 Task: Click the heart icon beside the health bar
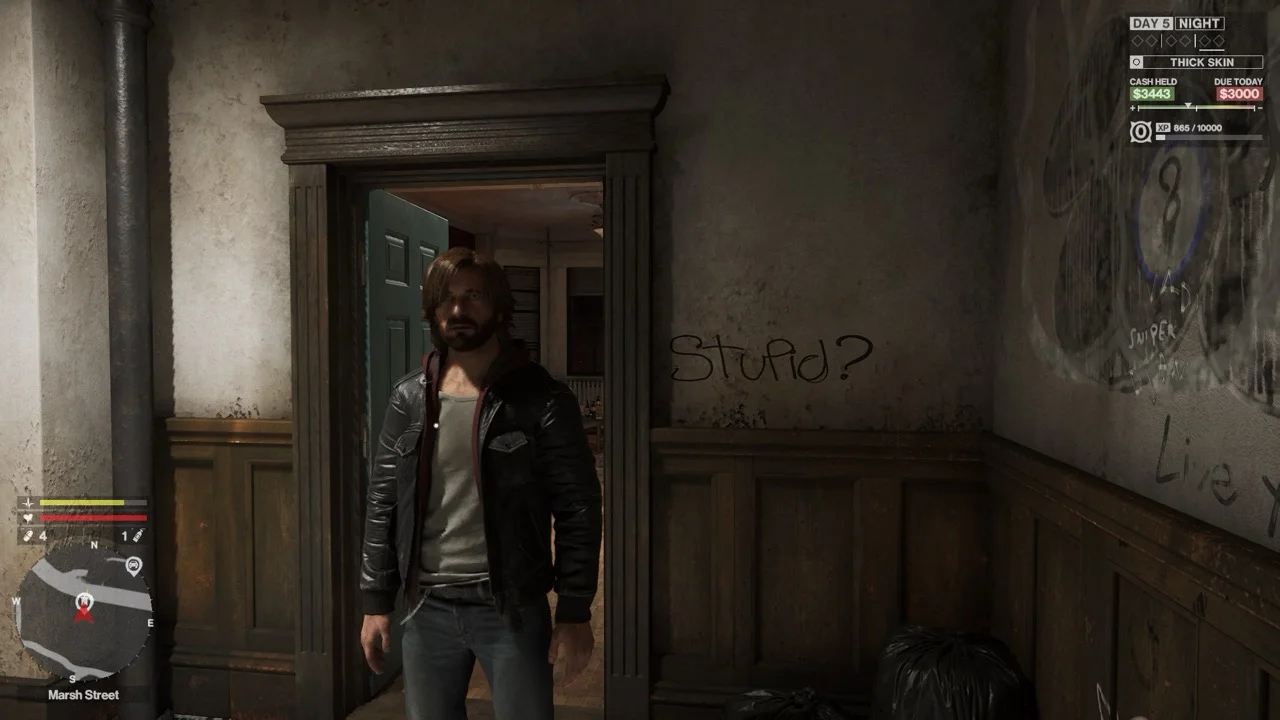coord(28,517)
